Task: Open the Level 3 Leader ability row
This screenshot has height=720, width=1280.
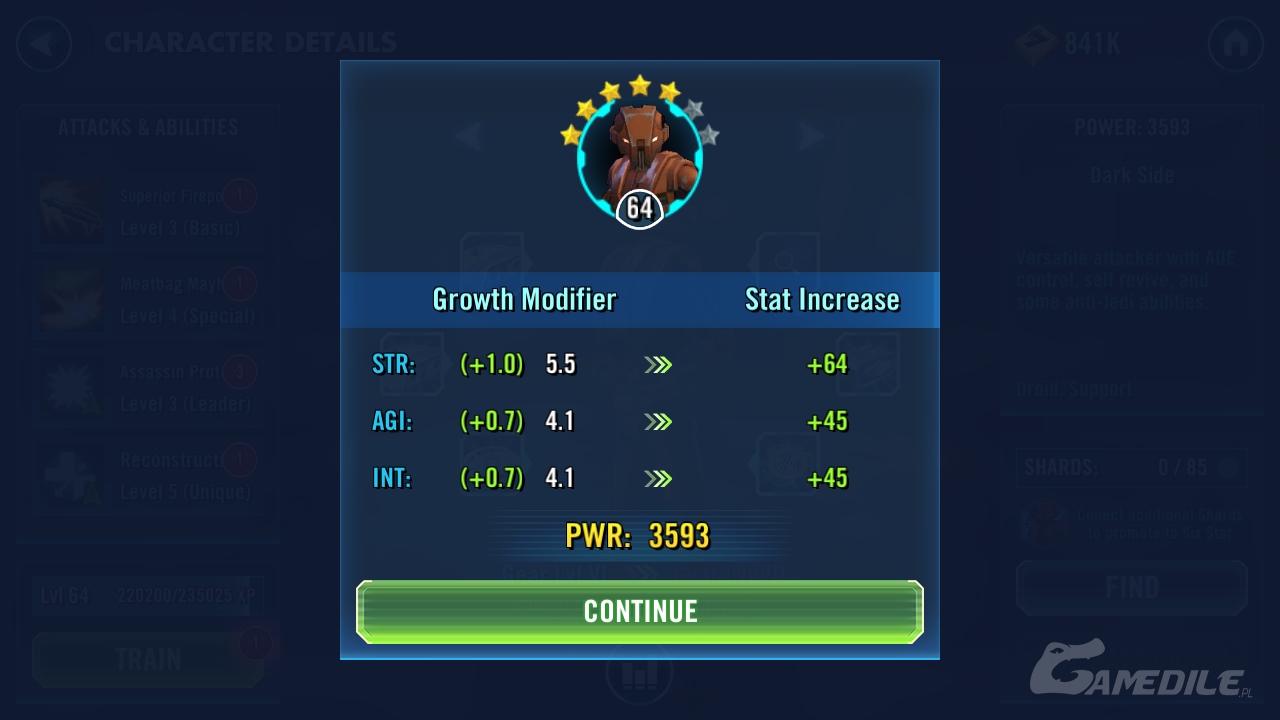Action: (150, 388)
